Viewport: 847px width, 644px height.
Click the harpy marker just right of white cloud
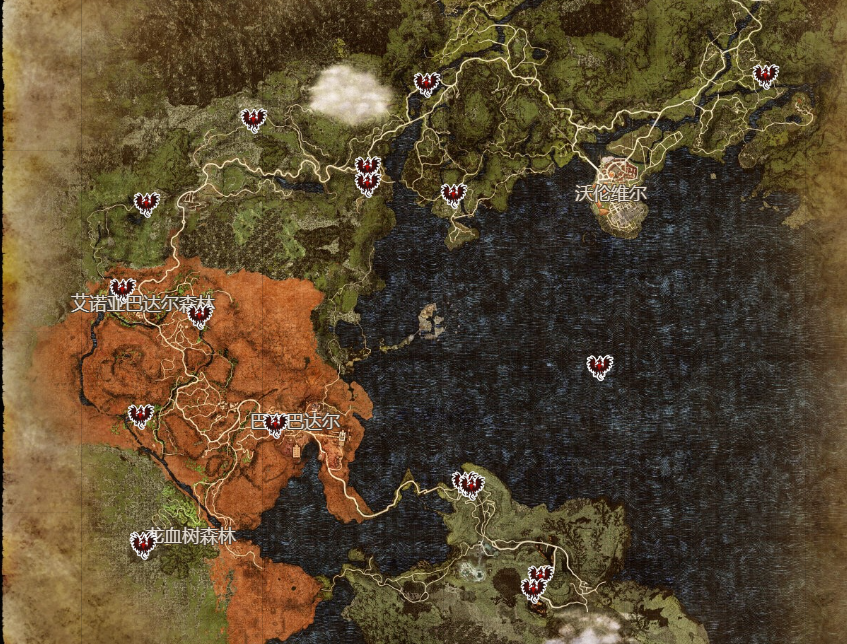[x=427, y=84]
